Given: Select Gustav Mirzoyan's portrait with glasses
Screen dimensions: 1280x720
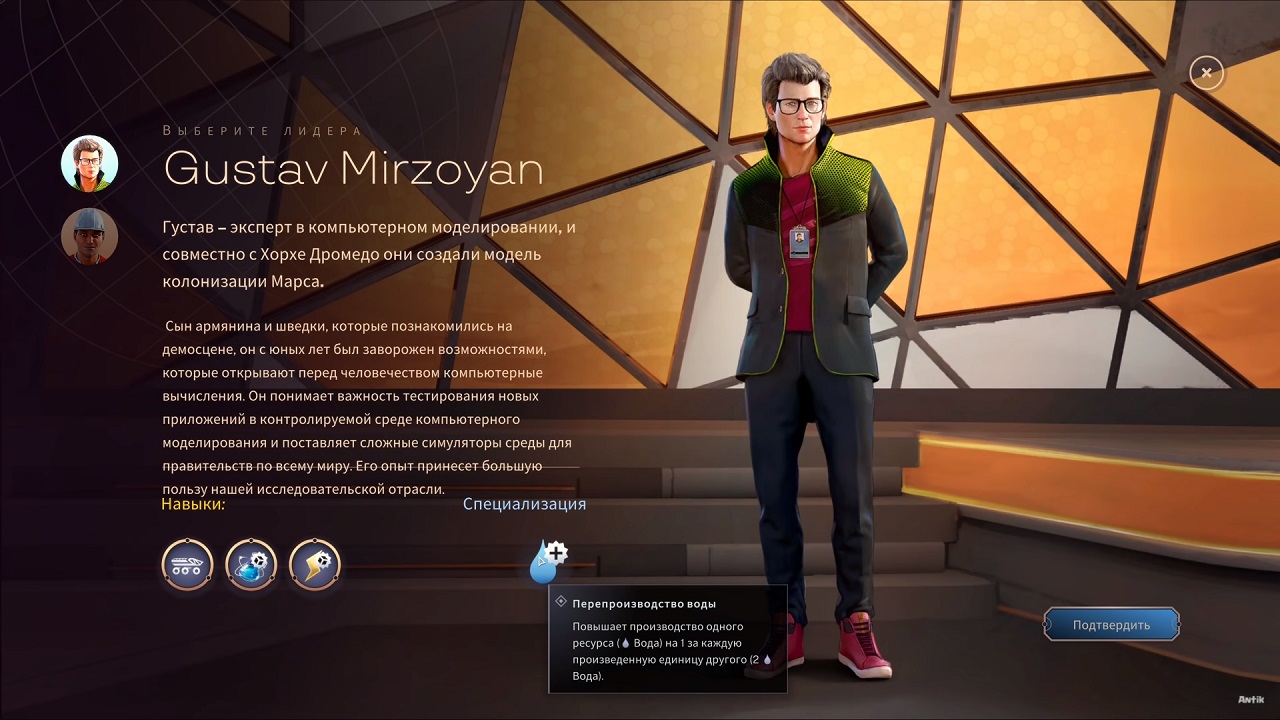Looking at the screenshot, I should [90, 163].
